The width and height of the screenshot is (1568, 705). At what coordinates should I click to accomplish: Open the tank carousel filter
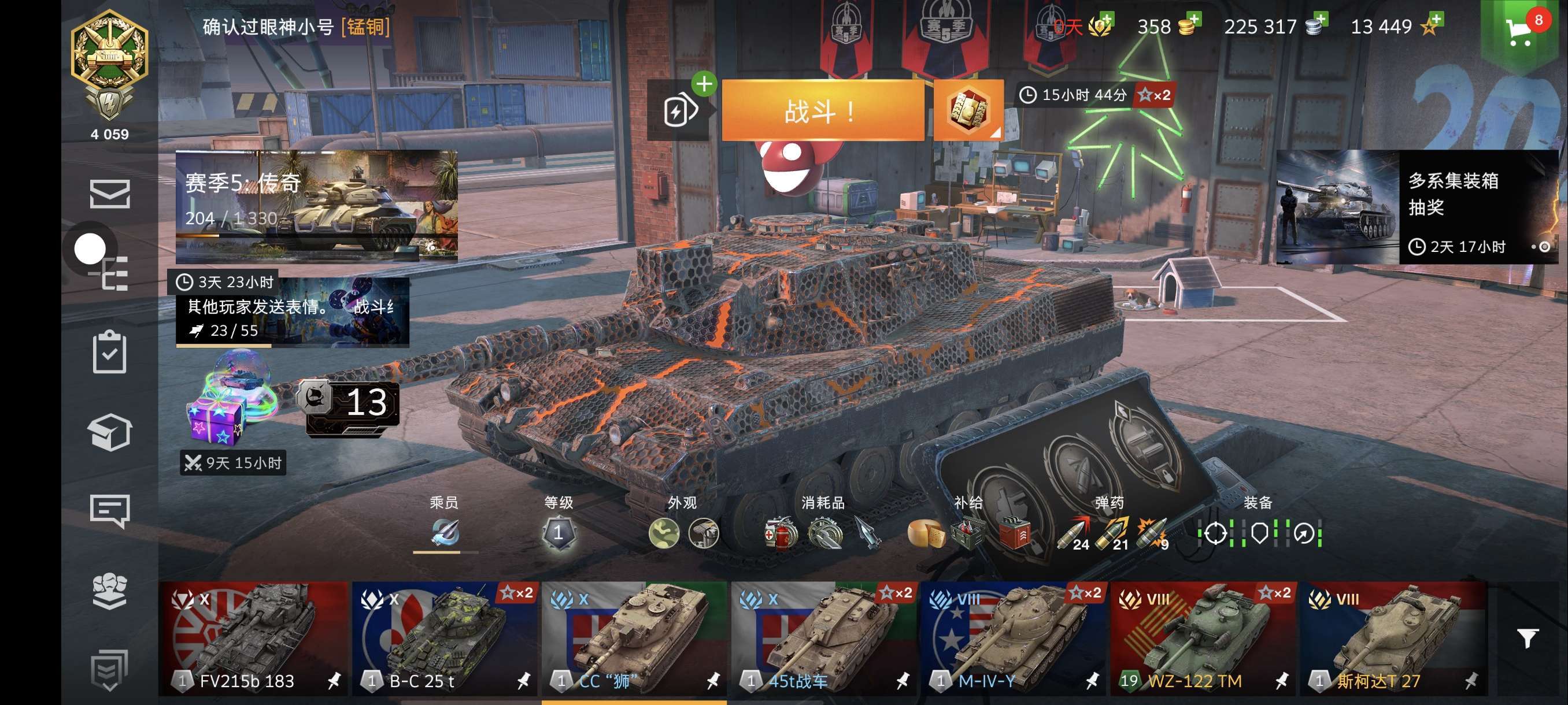(x=1527, y=637)
